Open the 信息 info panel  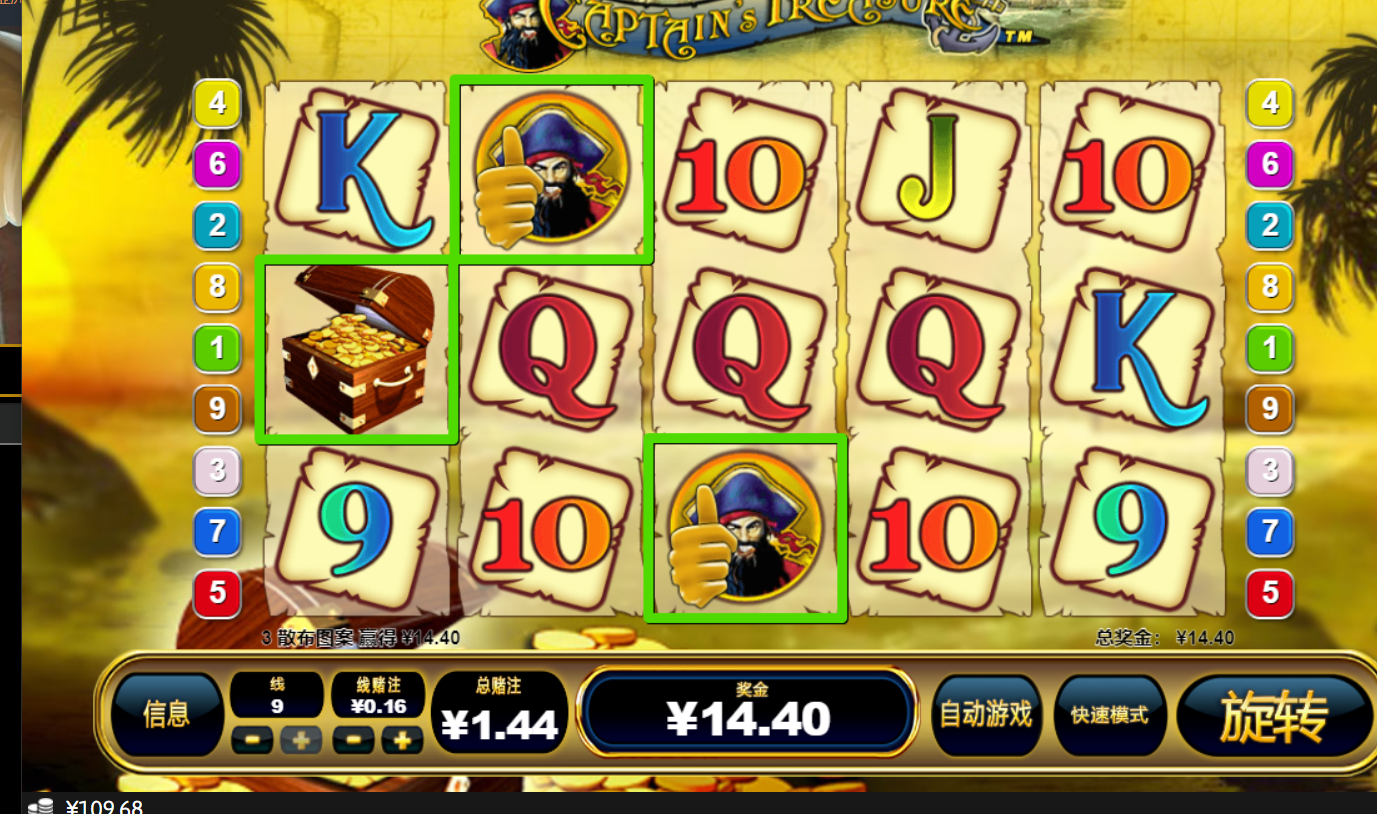pyautogui.click(x=166, y=714)
